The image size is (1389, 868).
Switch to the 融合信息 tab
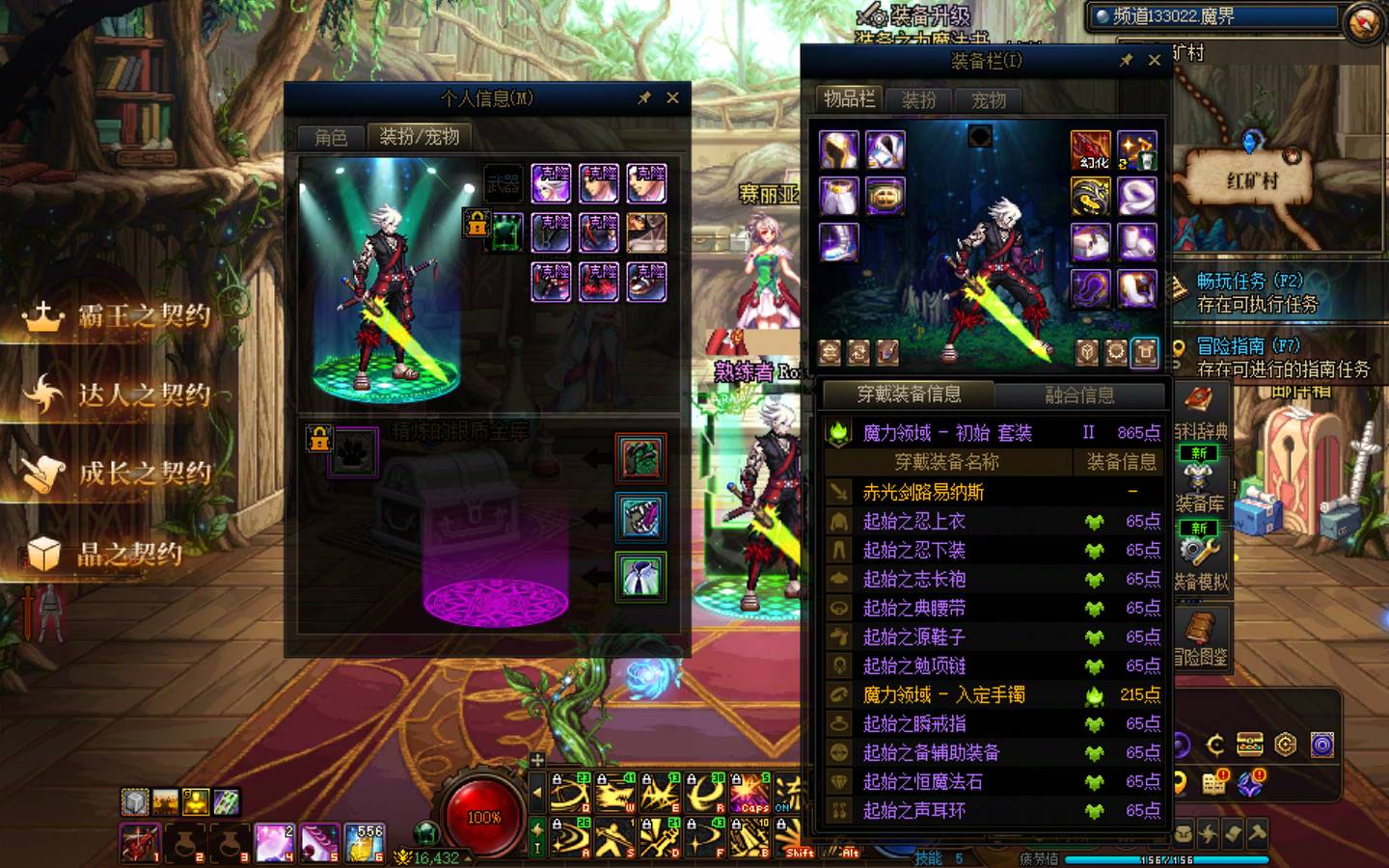pyautogui.click(x=1079, y=394)
